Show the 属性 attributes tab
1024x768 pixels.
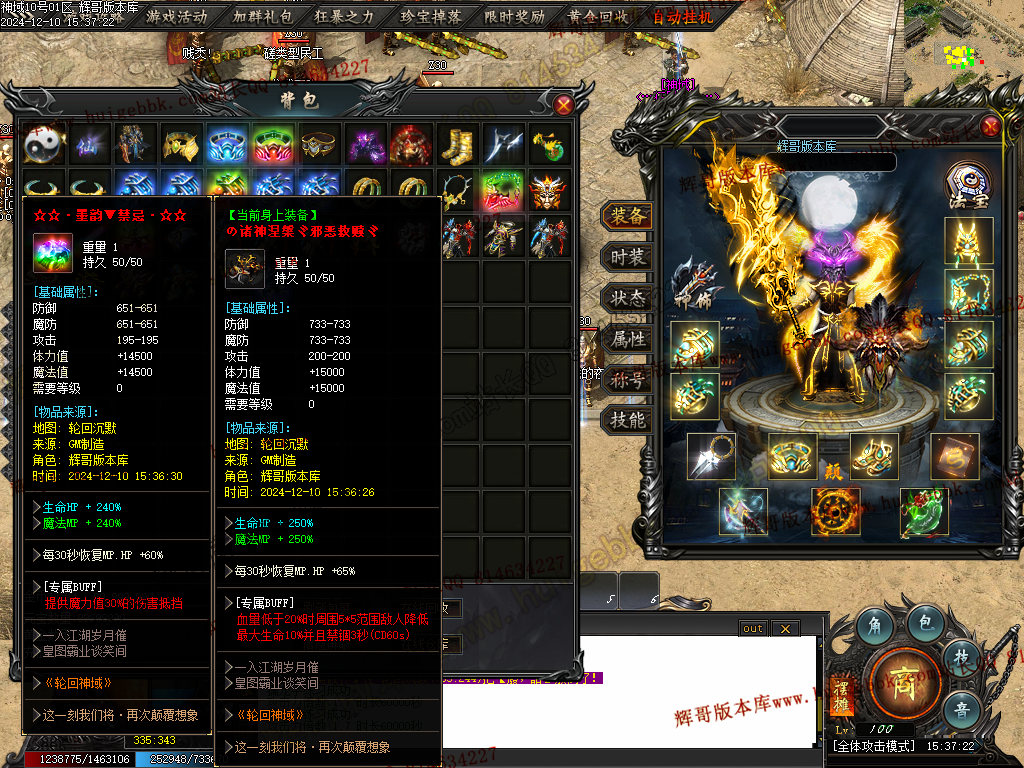[627, 339]
